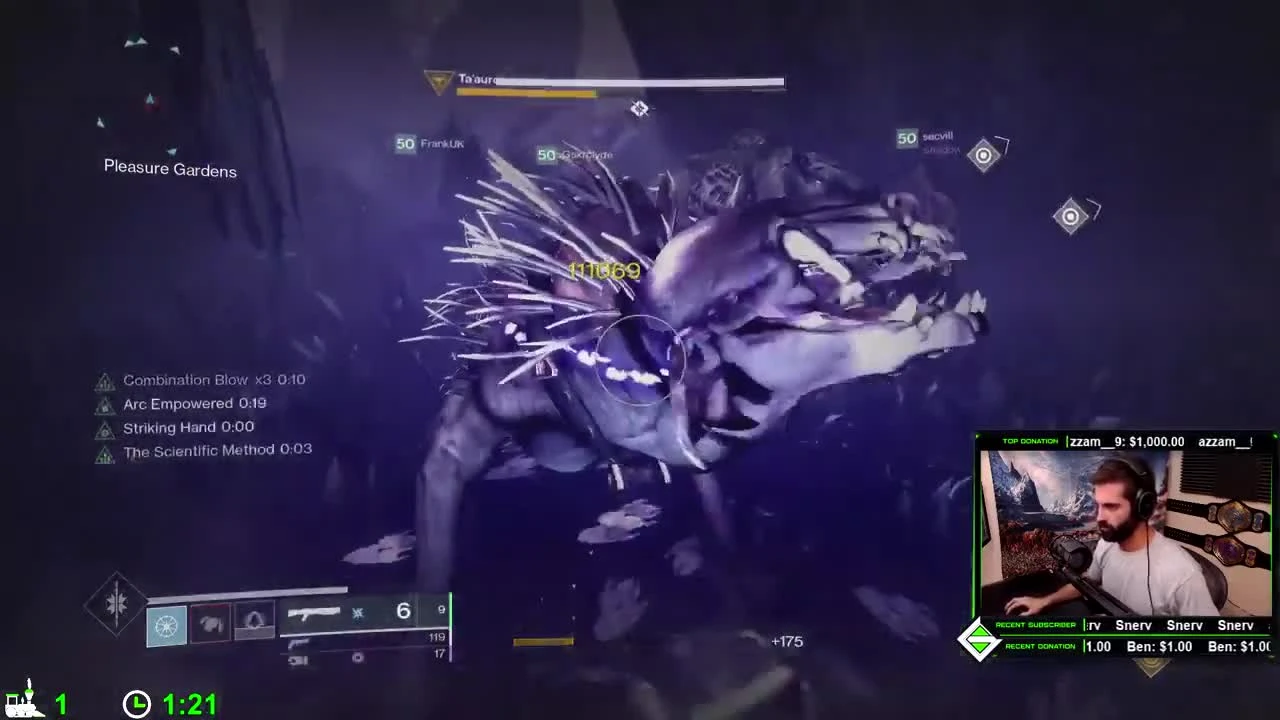Click the Arc Empowered buff icon

click(105, 404)
